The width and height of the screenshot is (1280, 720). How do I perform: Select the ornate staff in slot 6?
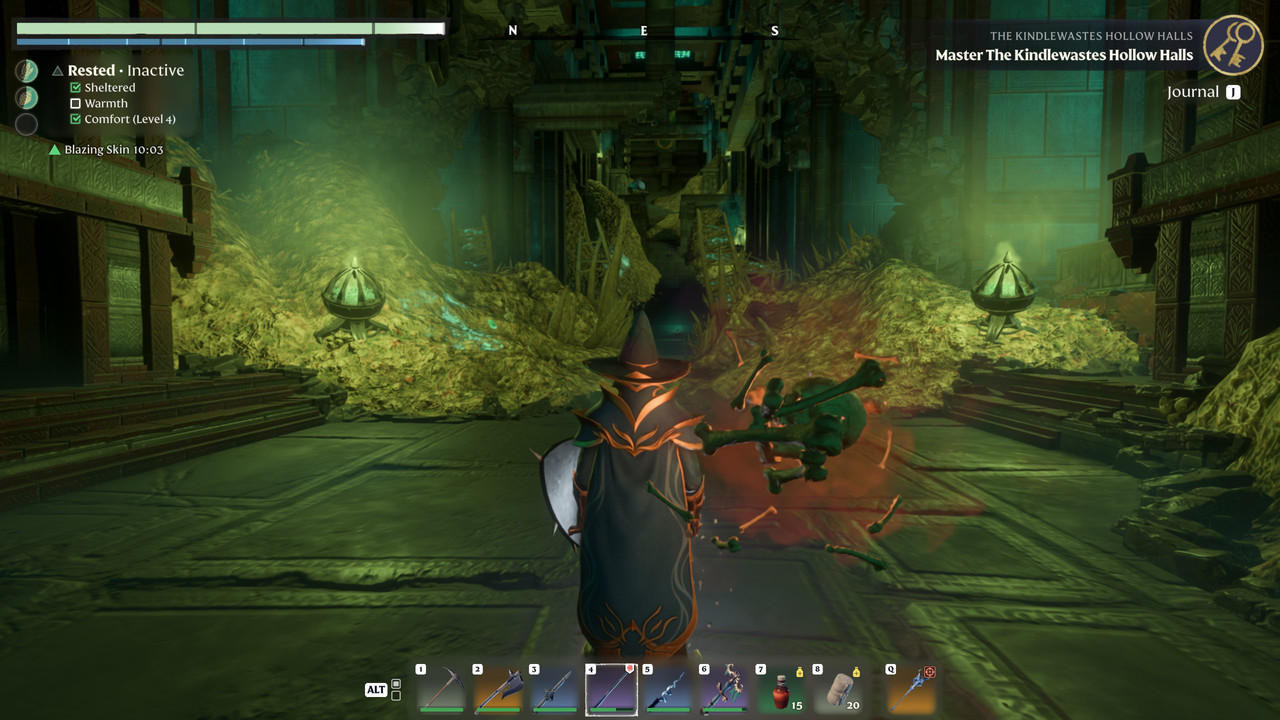(x=725, y=689)
